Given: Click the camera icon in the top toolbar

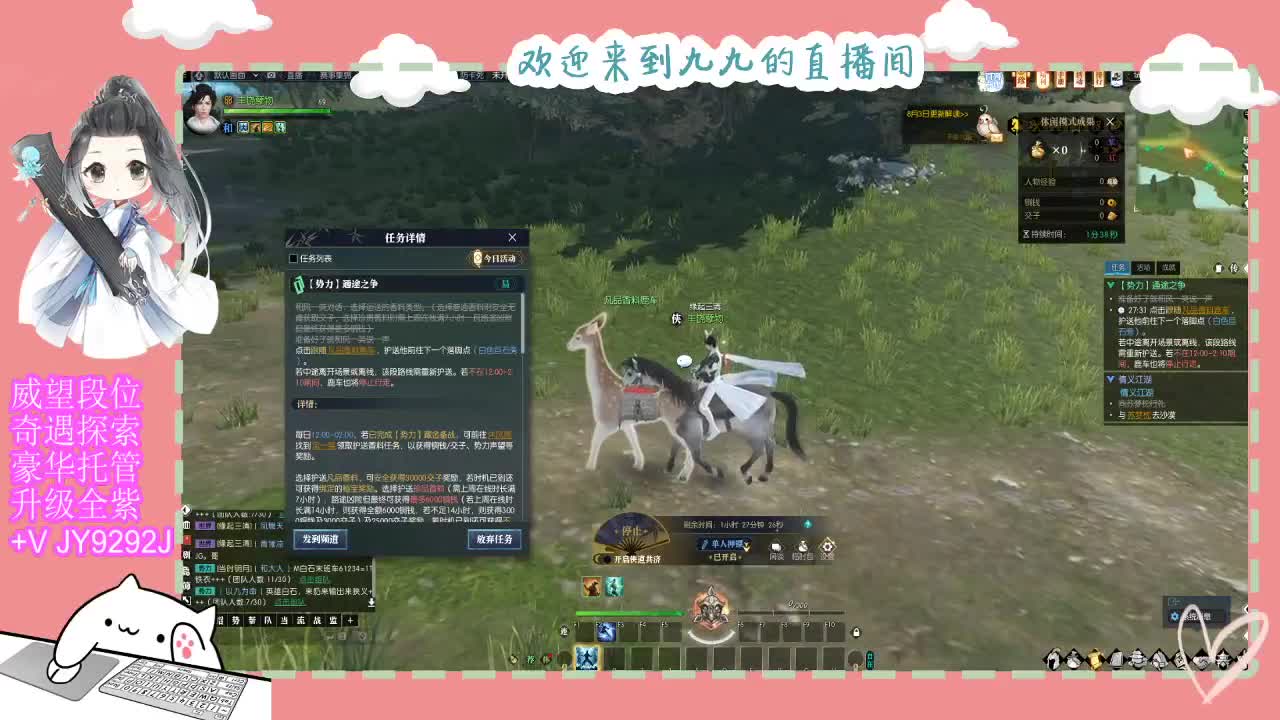Looking at the screenshot, I should 271,75.
